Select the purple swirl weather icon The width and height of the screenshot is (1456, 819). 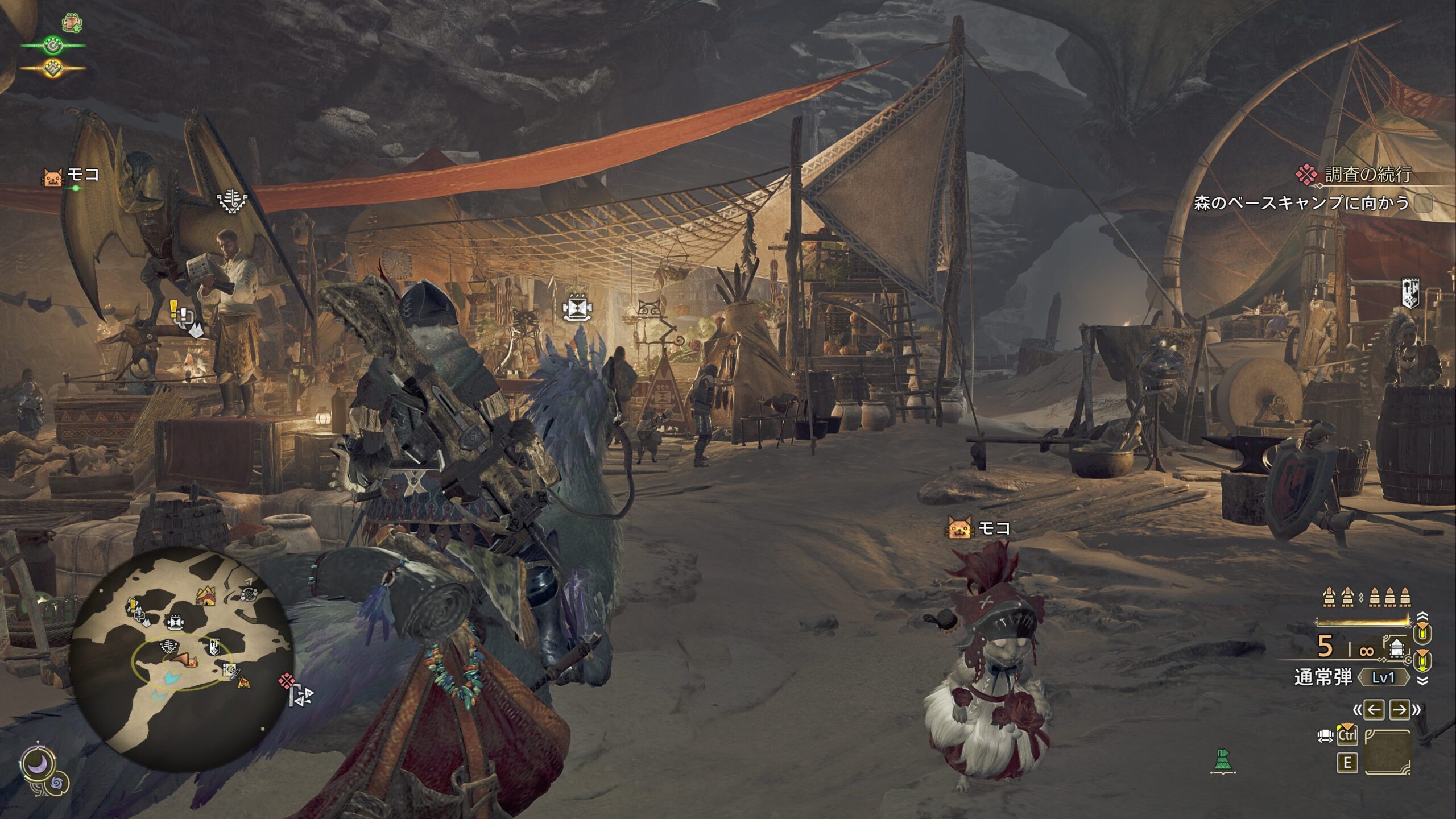coord(57,785)
